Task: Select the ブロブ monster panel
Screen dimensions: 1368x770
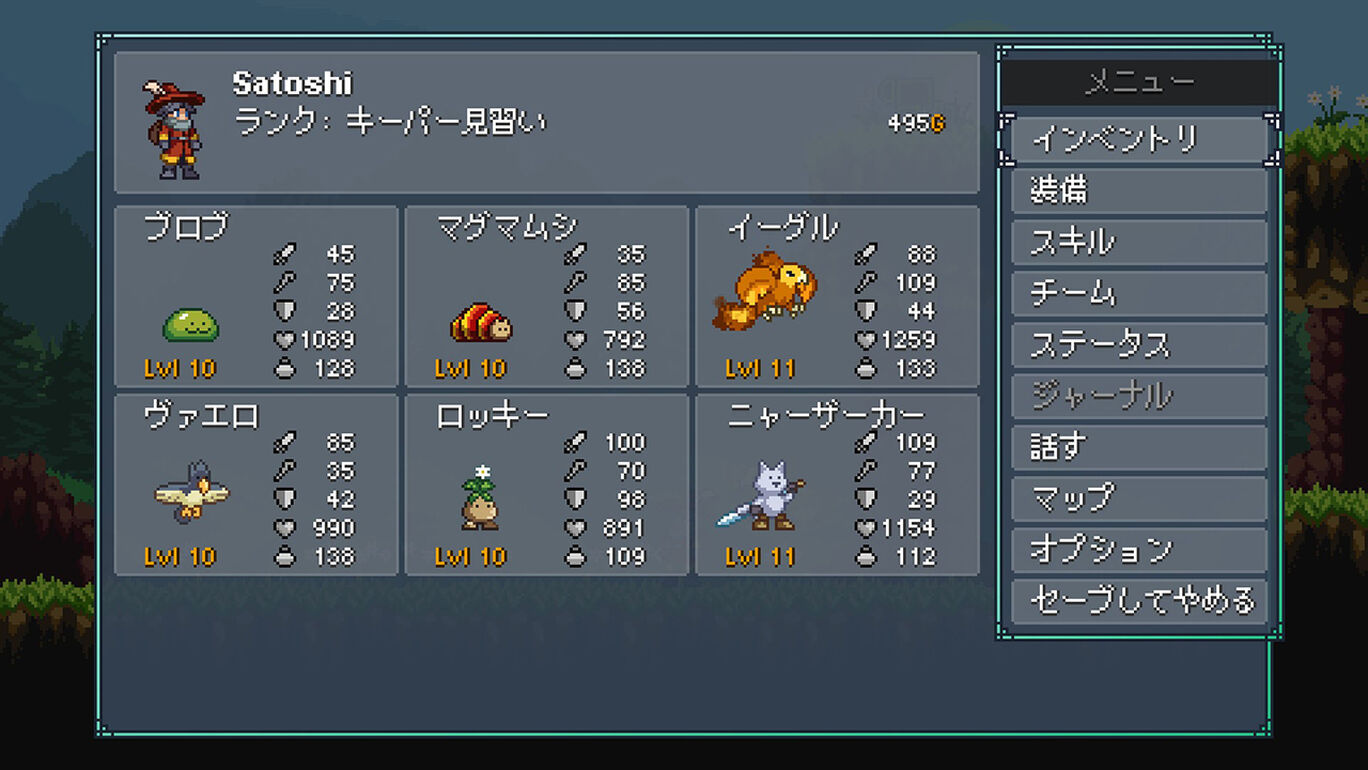Action: pyautogui.click(x=256, y=297)
